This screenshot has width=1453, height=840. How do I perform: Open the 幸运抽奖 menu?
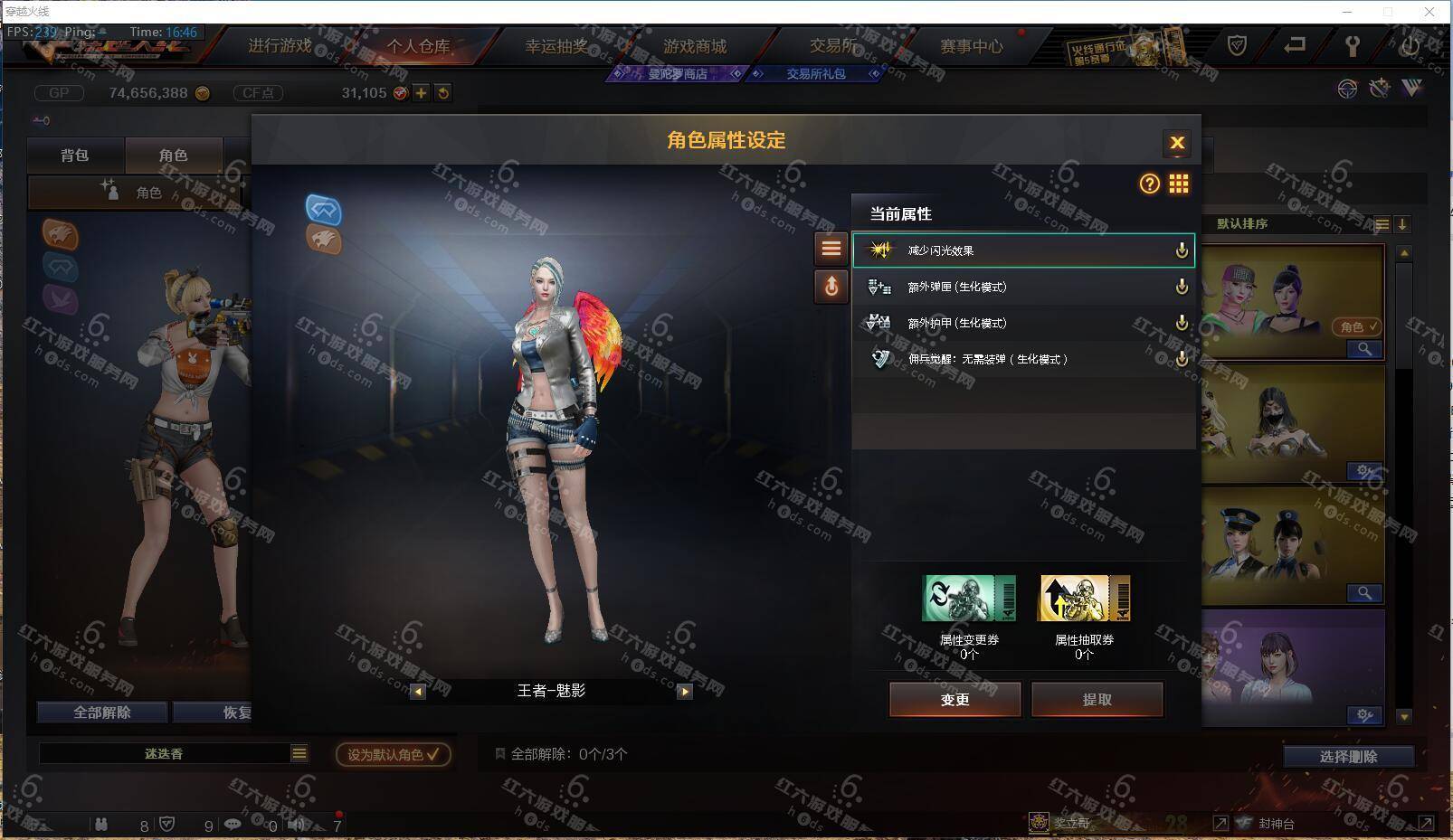tap(556, 46)
